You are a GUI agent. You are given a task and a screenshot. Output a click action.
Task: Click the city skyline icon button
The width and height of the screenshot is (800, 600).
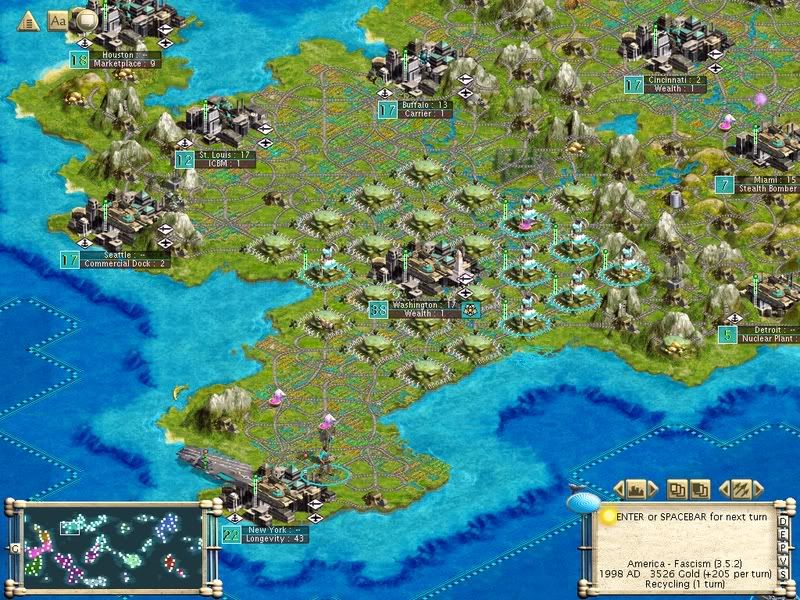[x=636, y=489]
